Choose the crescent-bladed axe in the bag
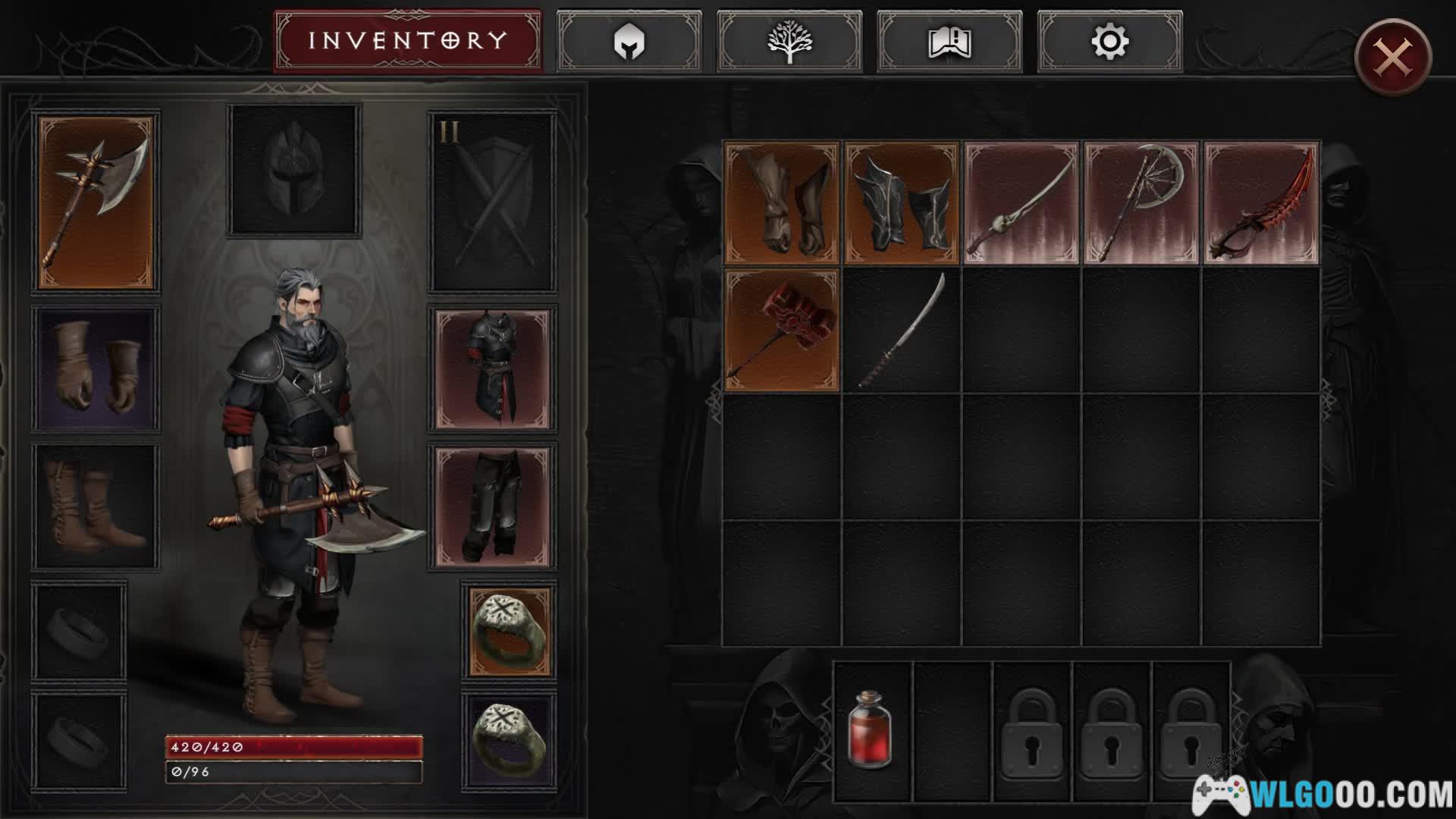This screenshot has width=1456, height=819. click(x=1141, y=202)
